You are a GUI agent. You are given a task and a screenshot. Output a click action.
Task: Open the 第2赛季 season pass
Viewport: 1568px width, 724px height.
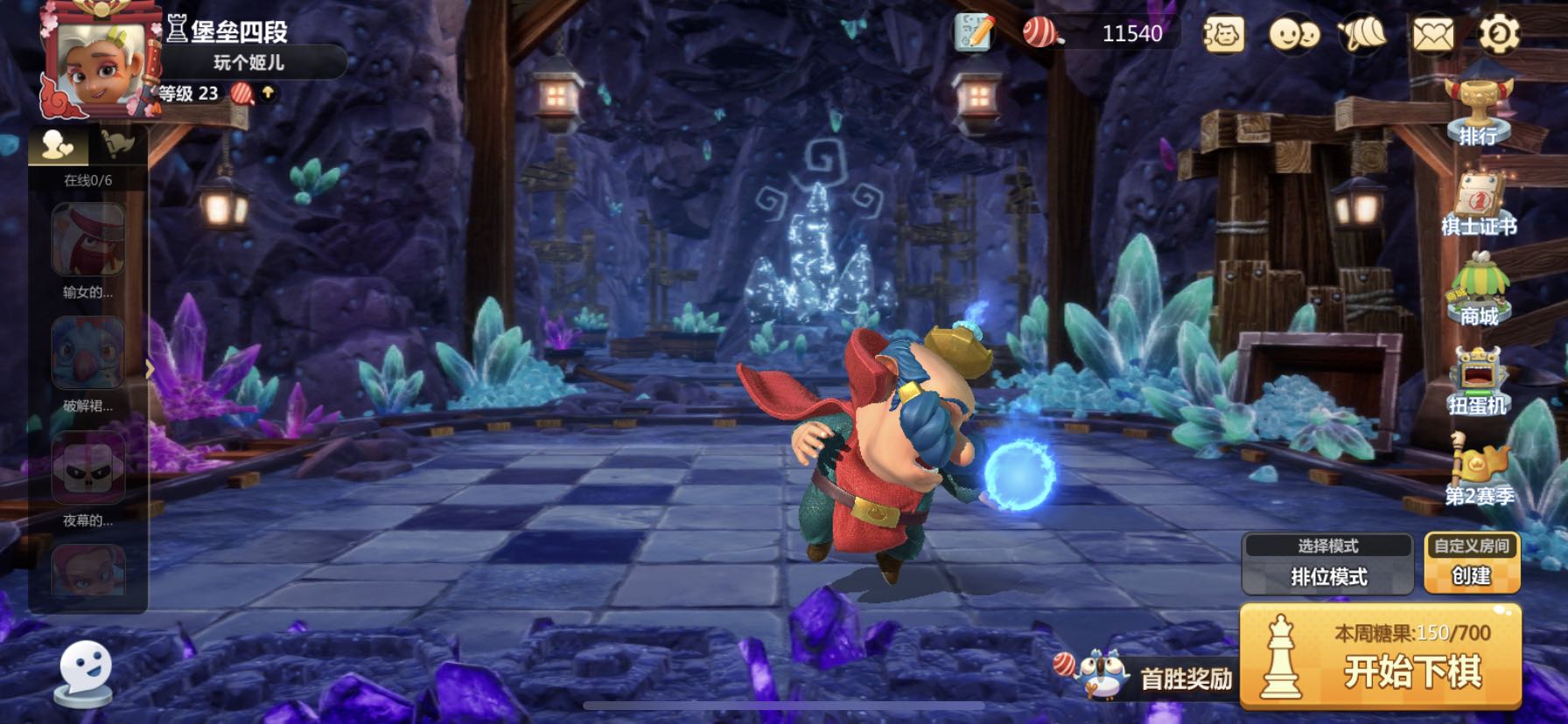(x=1479, y=472)
